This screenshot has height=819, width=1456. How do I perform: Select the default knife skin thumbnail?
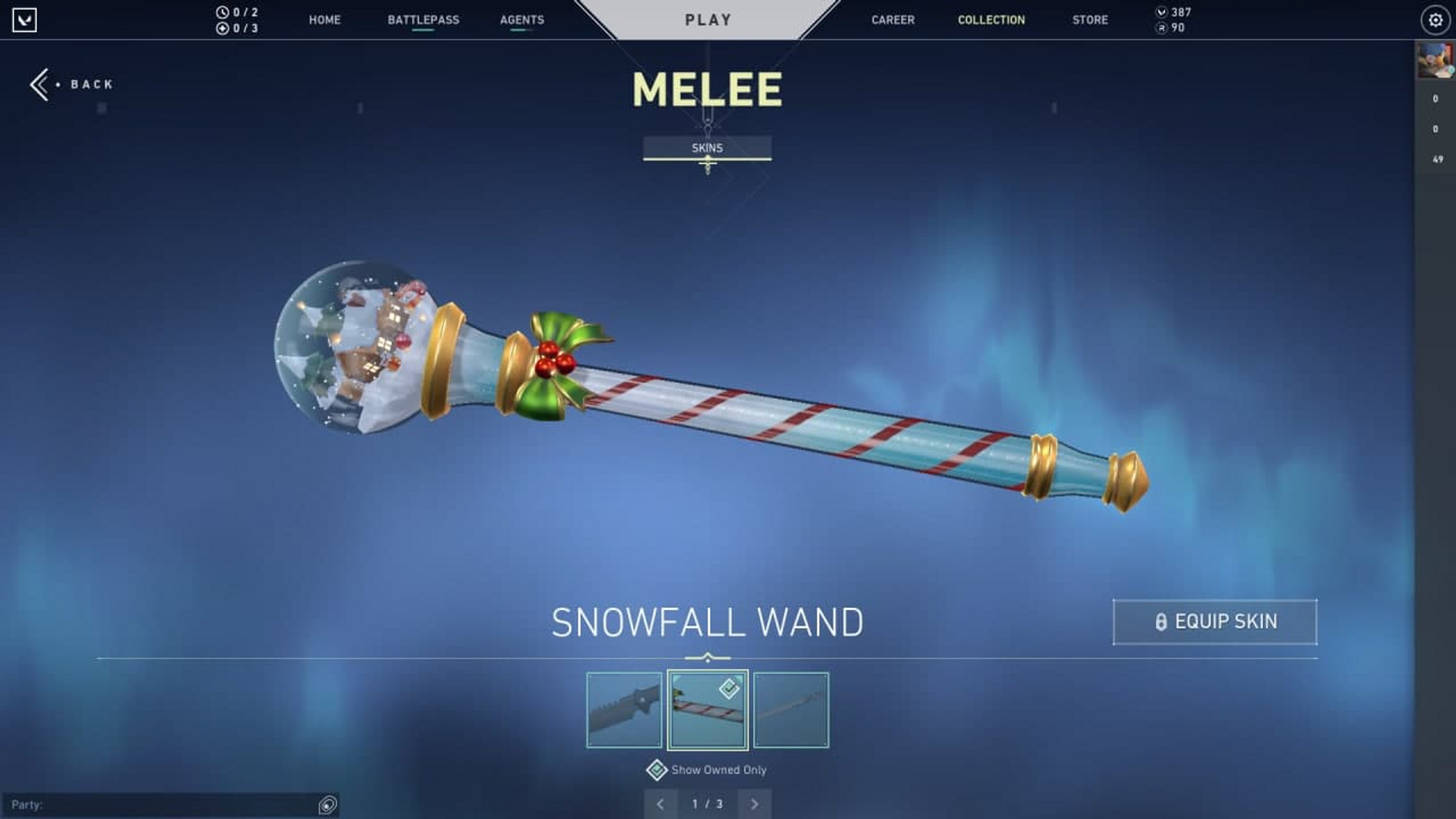pos(625,710)
